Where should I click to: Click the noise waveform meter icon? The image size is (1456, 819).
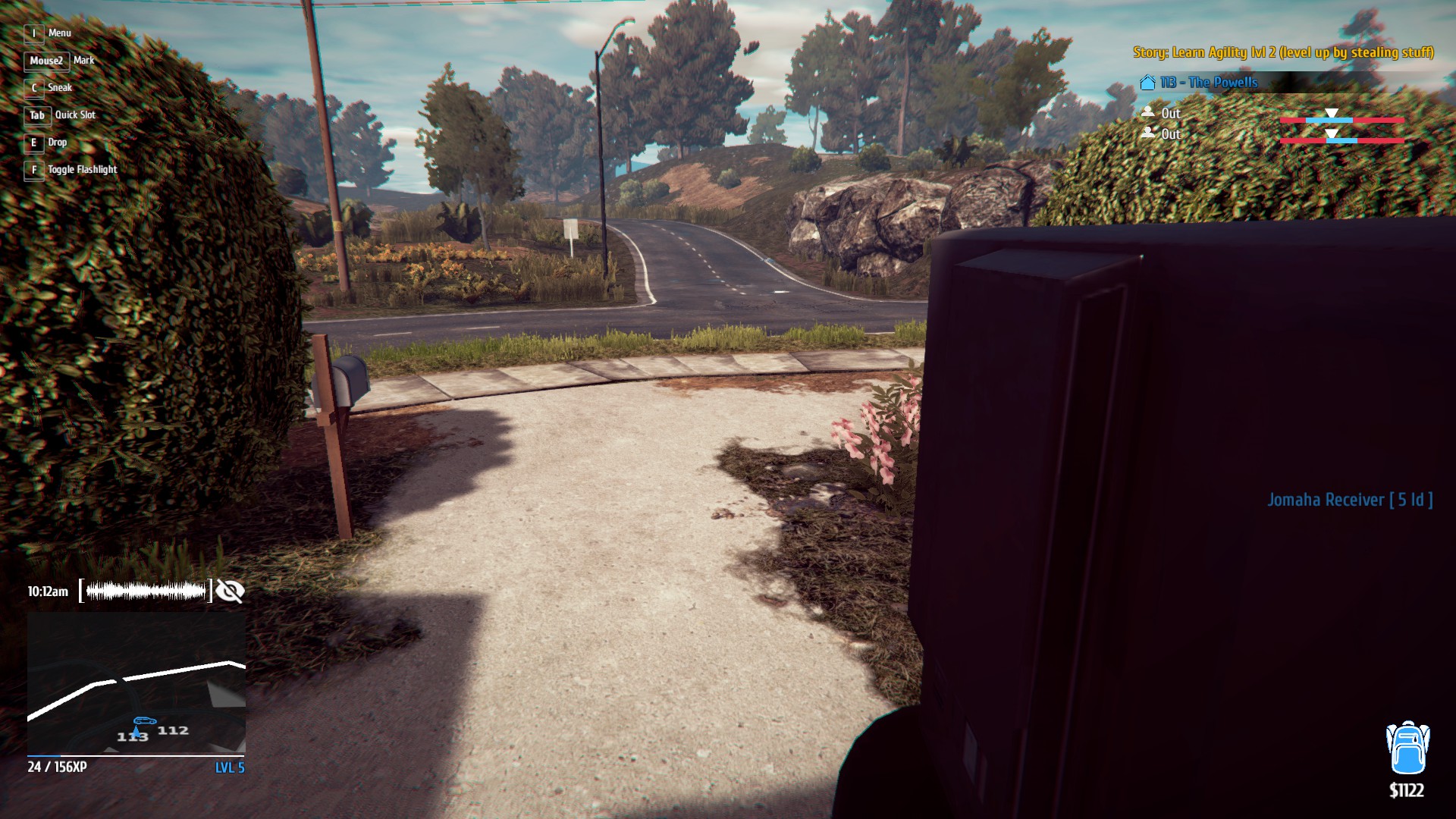144,591
